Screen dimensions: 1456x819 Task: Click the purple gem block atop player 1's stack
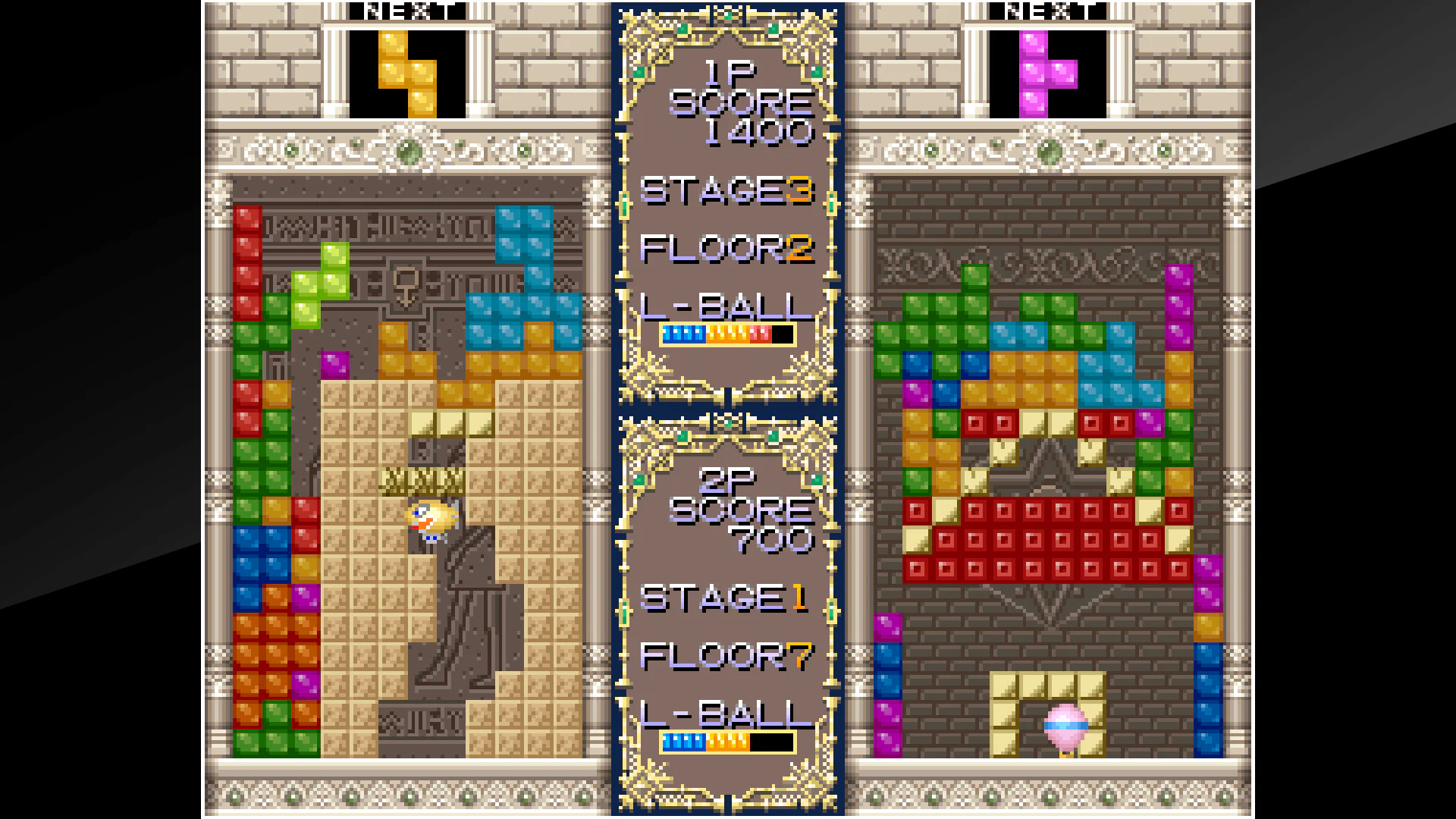(x=334, y=364)
